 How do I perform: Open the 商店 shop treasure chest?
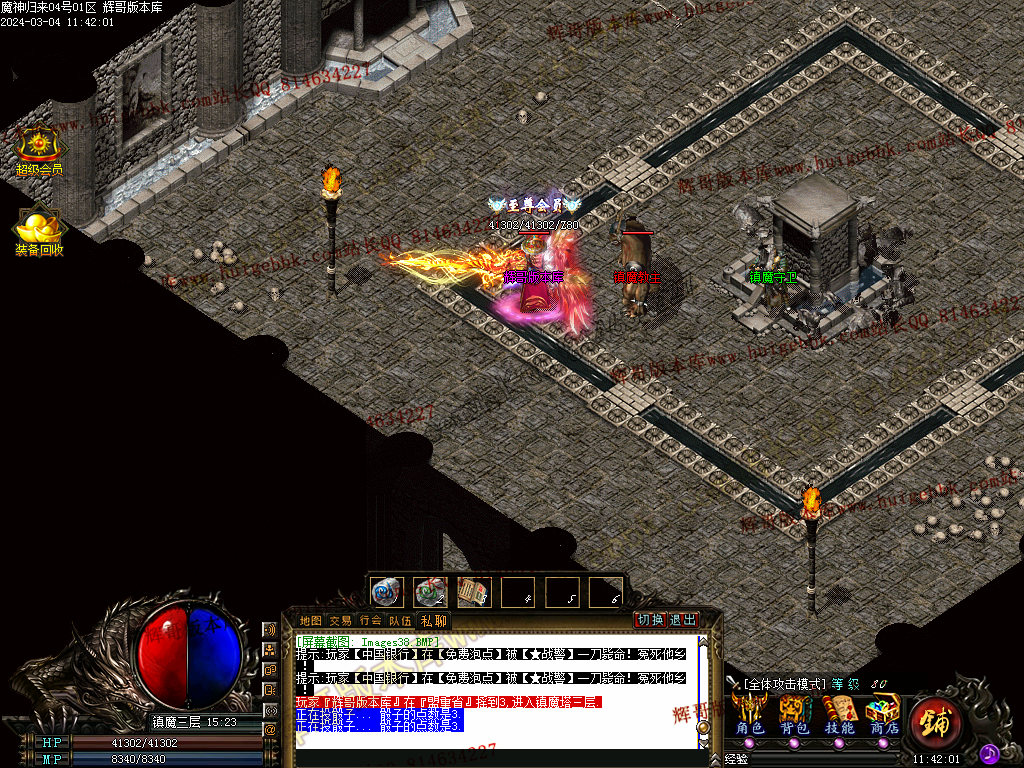click(x=883, y=712)
